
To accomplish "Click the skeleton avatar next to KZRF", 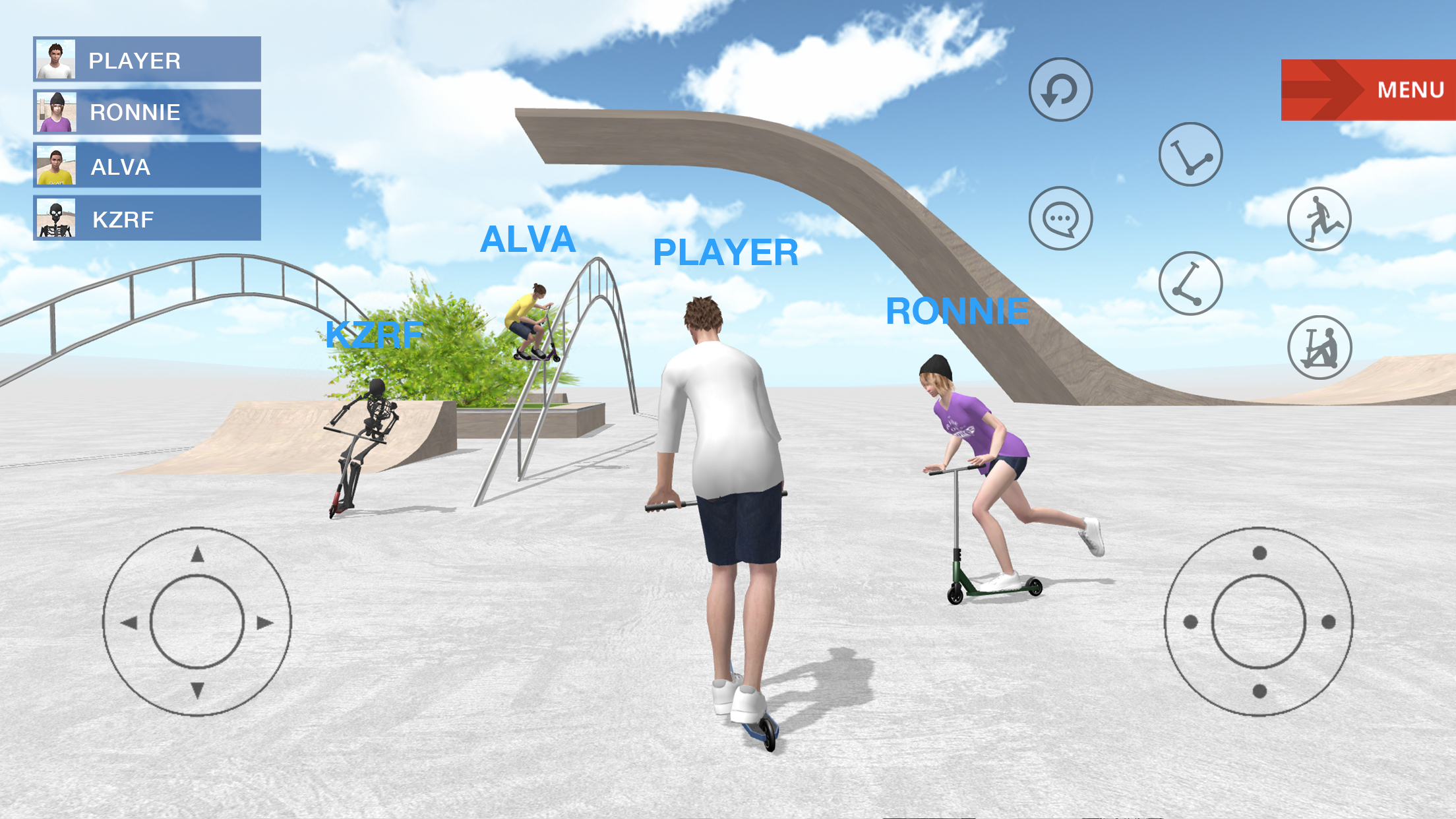I will (x=56, y=218).
